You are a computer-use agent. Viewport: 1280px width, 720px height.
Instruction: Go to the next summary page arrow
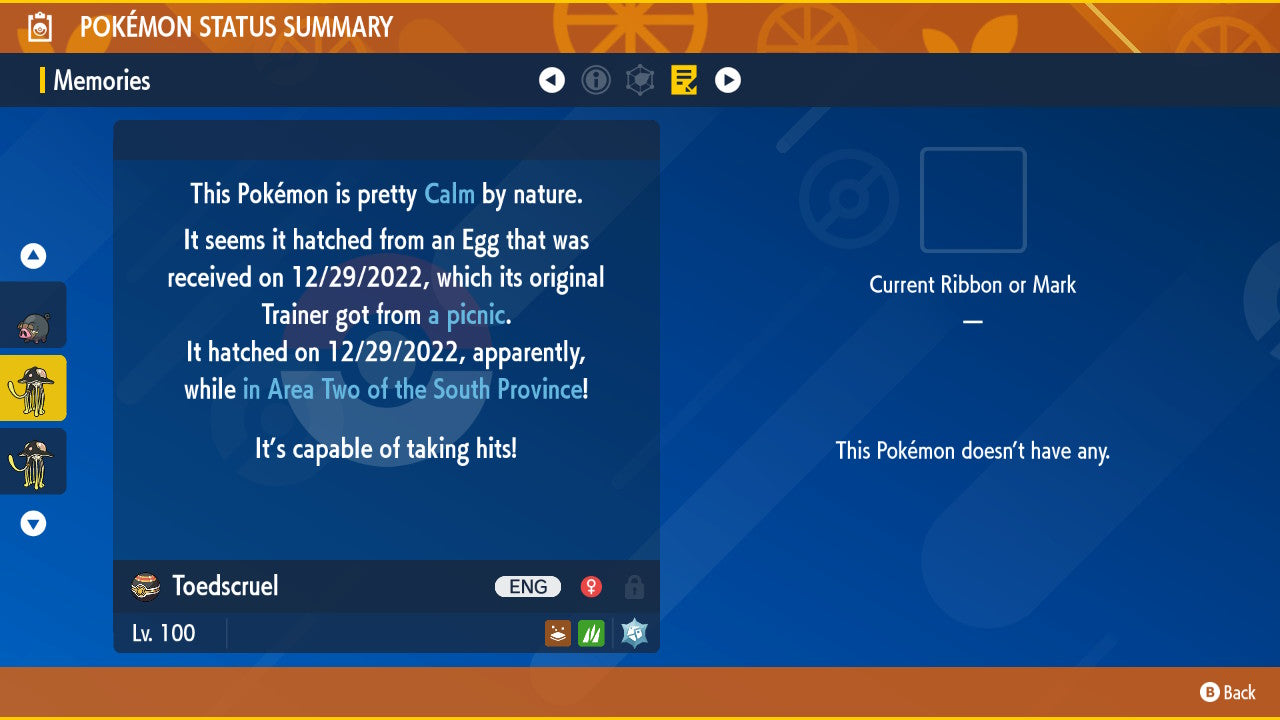(728, 80)
